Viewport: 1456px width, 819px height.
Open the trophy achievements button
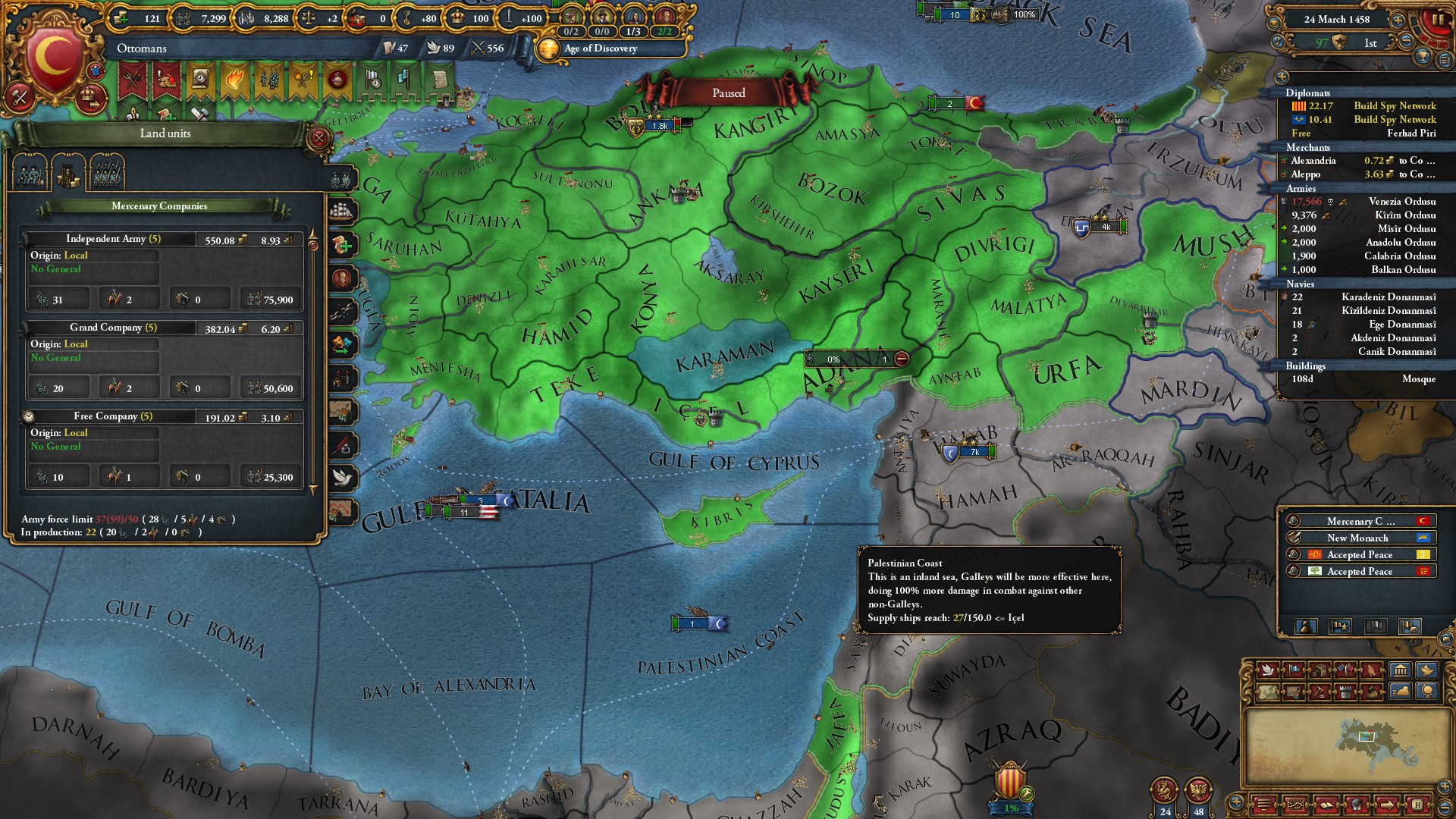[x=1423, y=56]
